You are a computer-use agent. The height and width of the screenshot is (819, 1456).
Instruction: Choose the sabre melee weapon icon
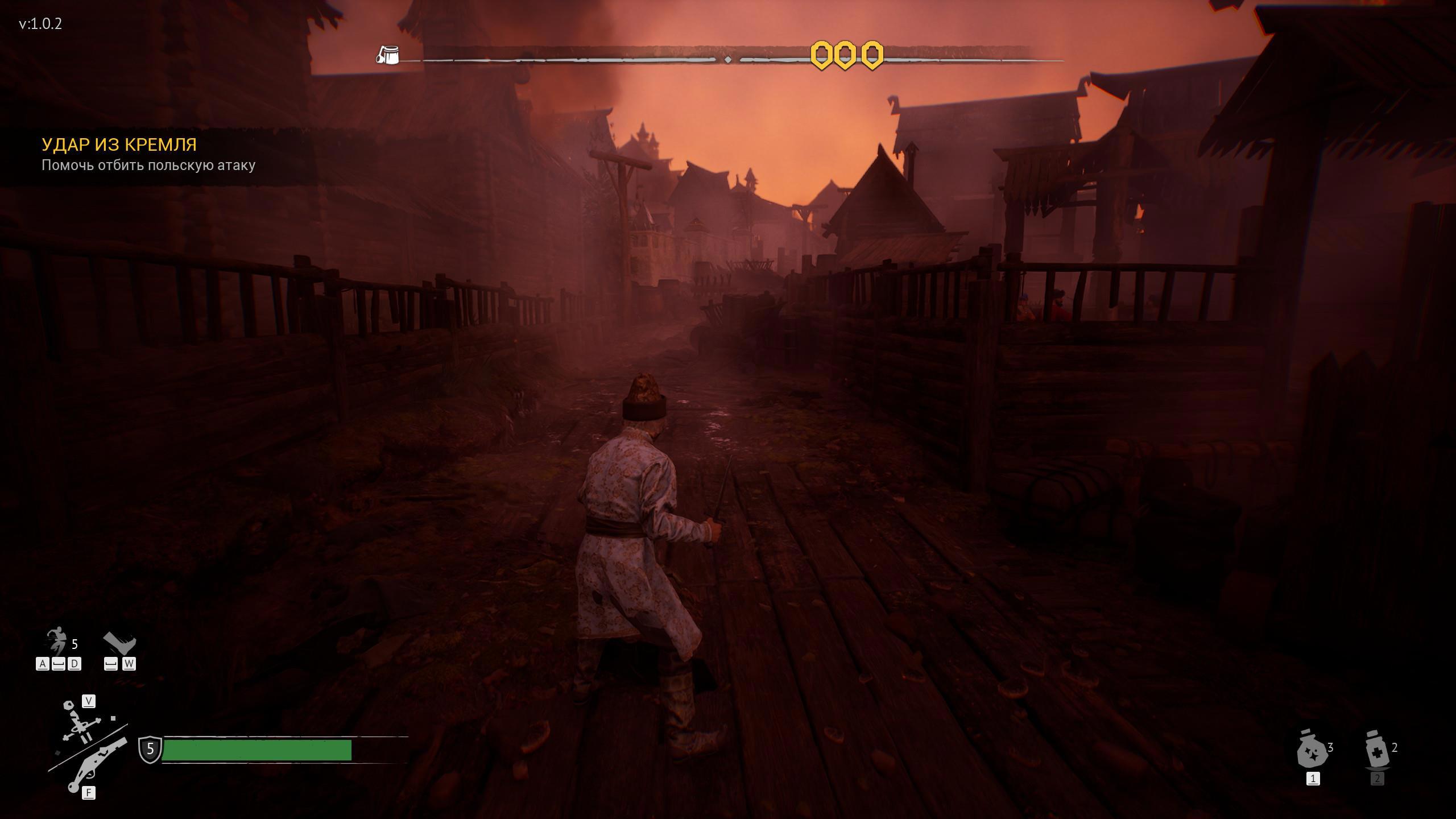[x=79, y=725]
